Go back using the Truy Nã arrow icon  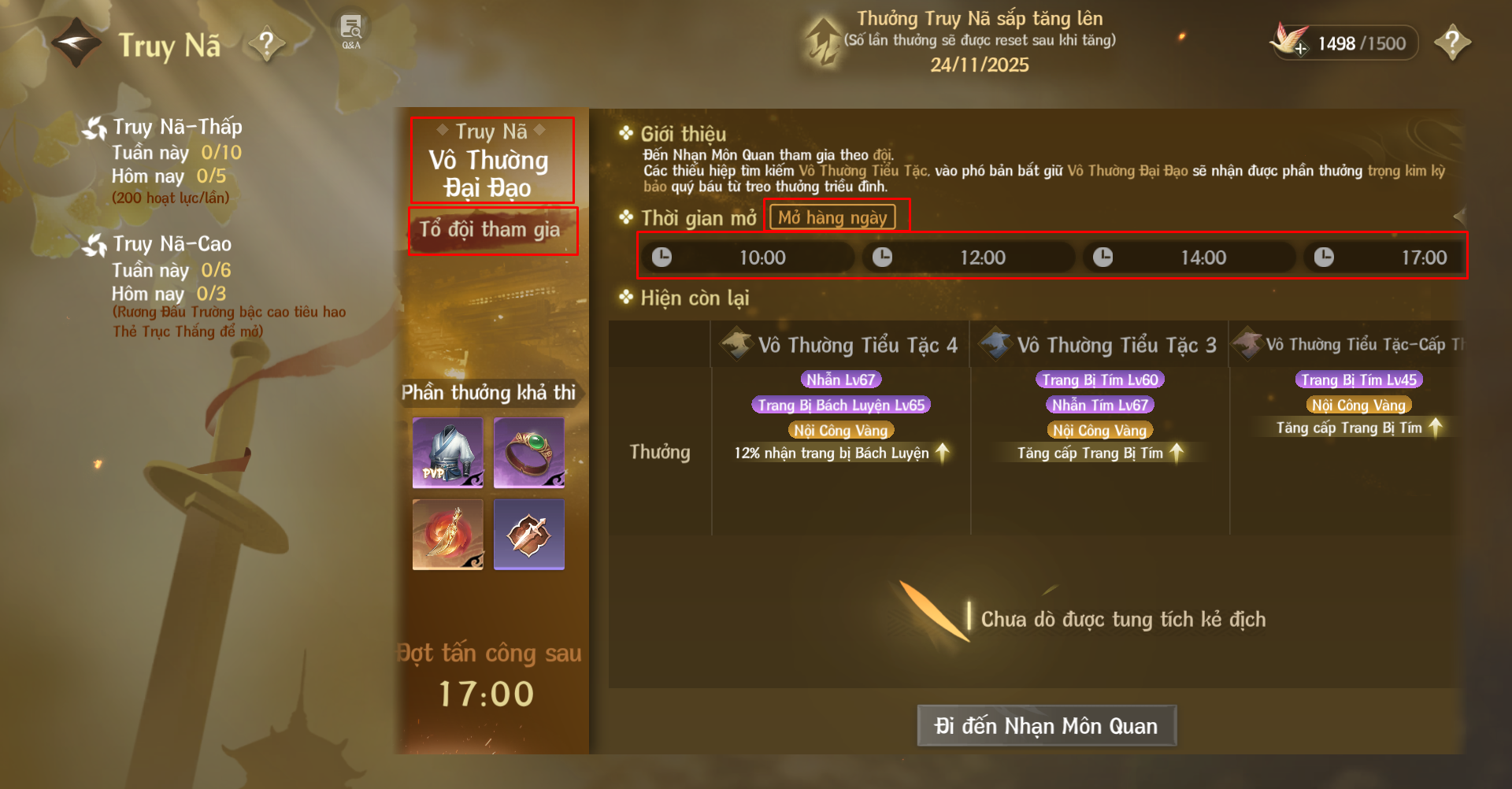(x=76, y=43)
